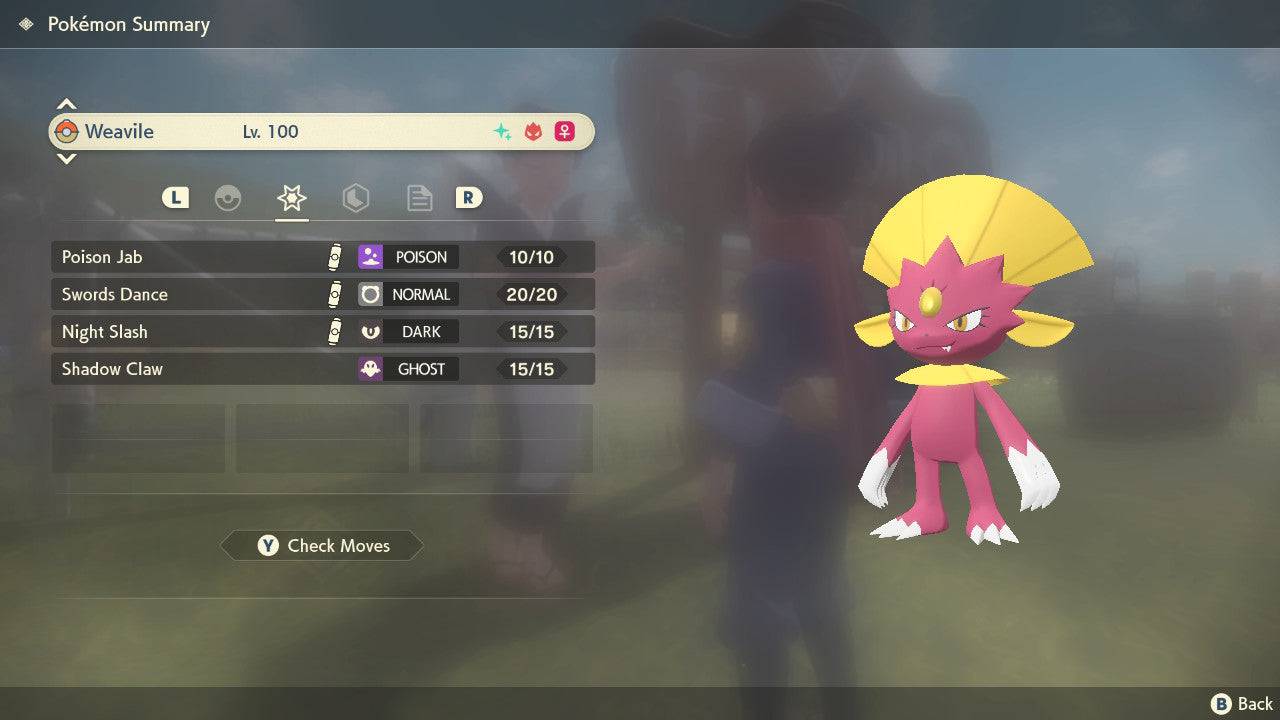Go Back from the summary screen
This screenshot has height=720, width=1280.
coord(1242,704)
